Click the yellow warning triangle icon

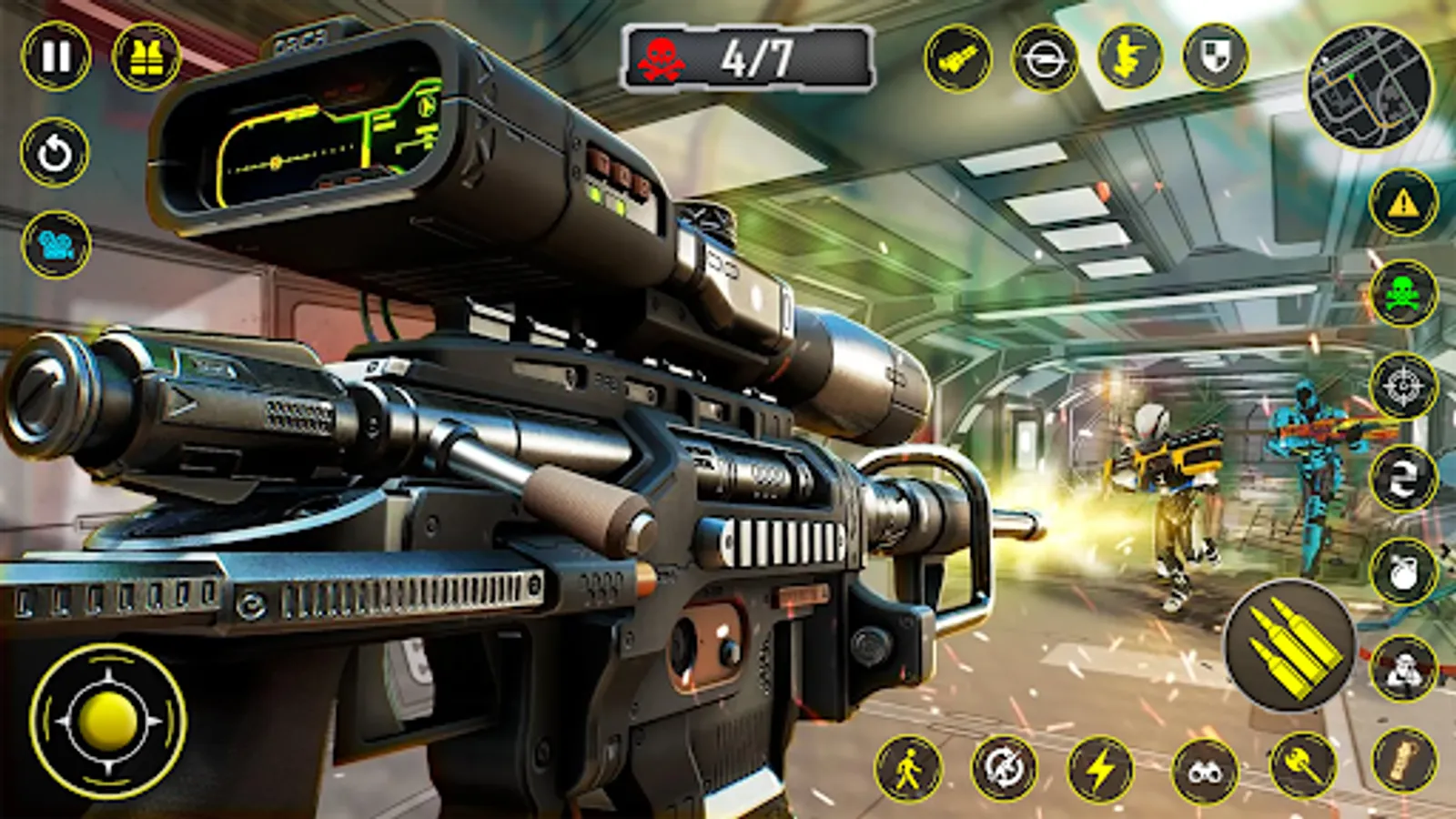click(1403, 203)
